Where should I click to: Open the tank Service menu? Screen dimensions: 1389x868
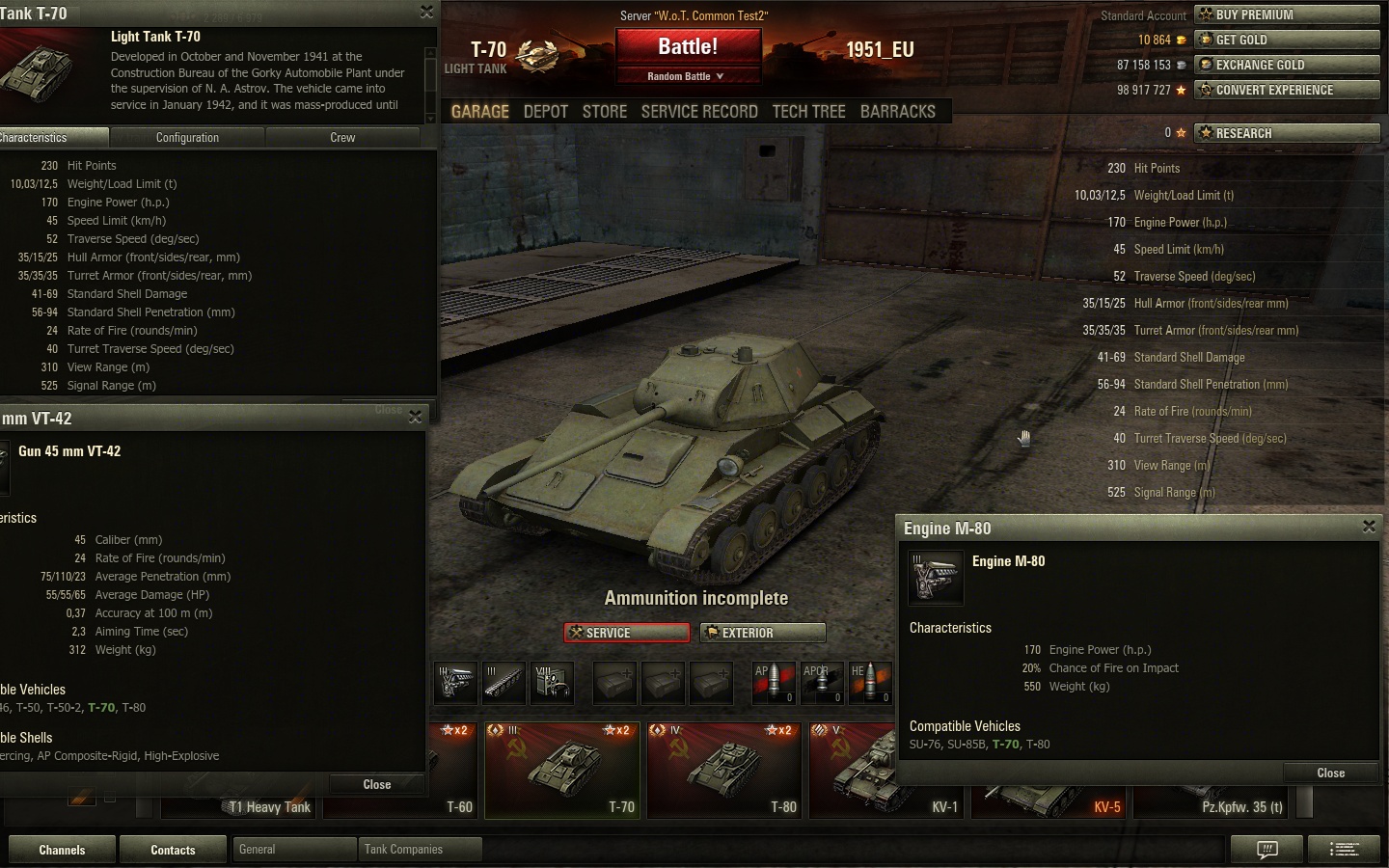tap(627, 633)
